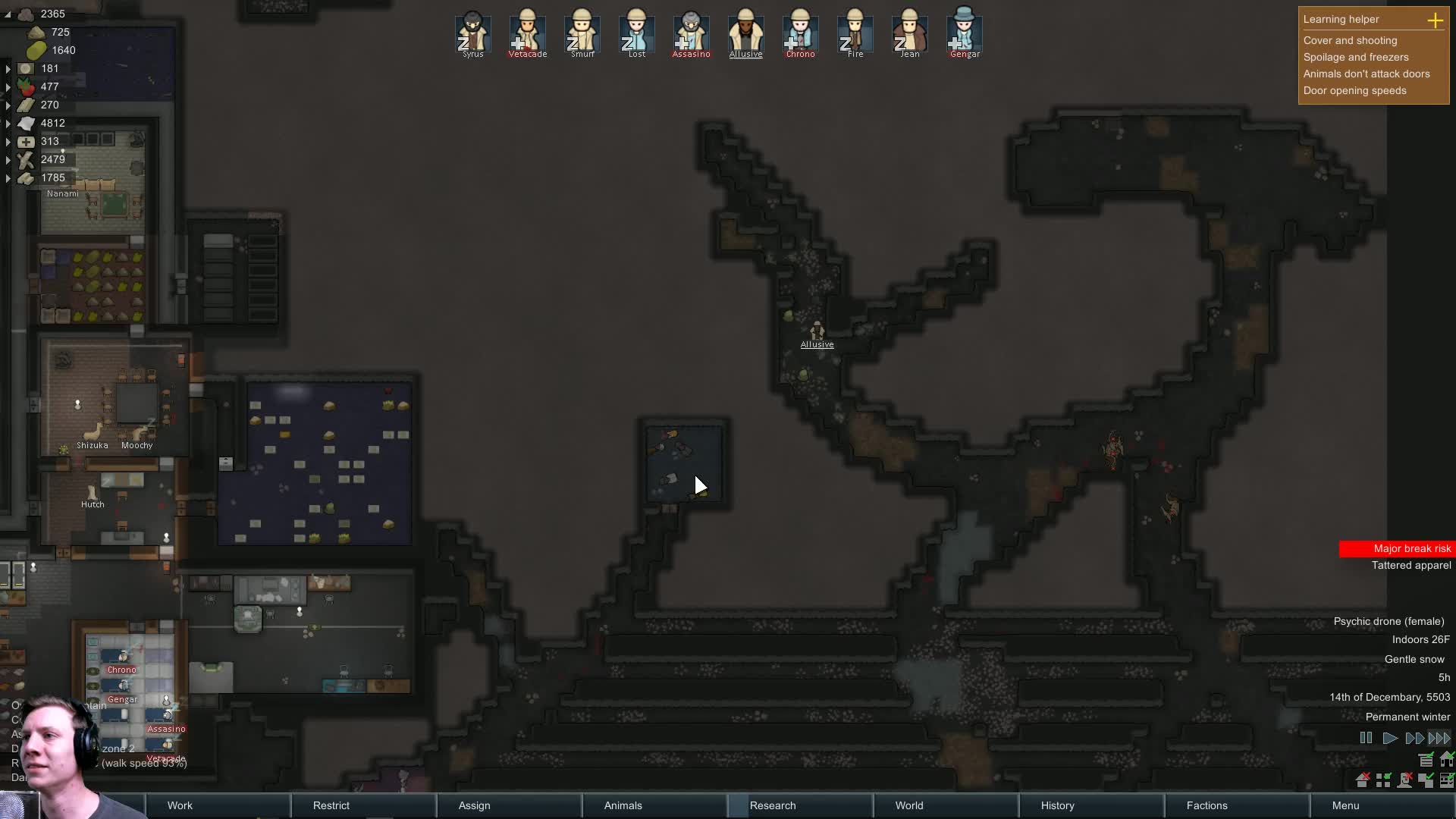Pause the game speed
This screenshot has width=1456, height=819.
click(x=1366, y=738)
